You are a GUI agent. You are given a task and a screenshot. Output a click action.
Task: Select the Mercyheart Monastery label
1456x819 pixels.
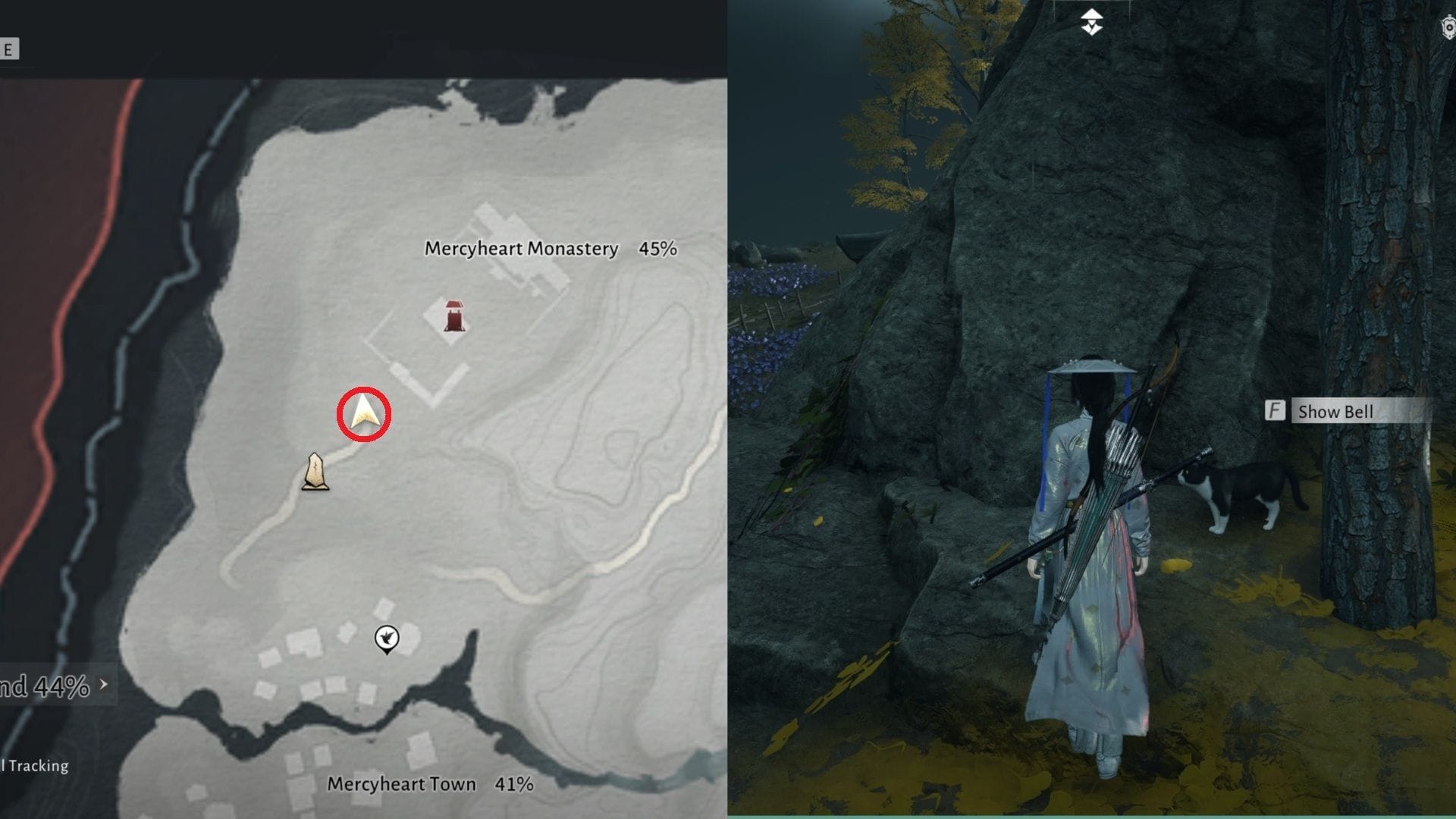point(520,246)
